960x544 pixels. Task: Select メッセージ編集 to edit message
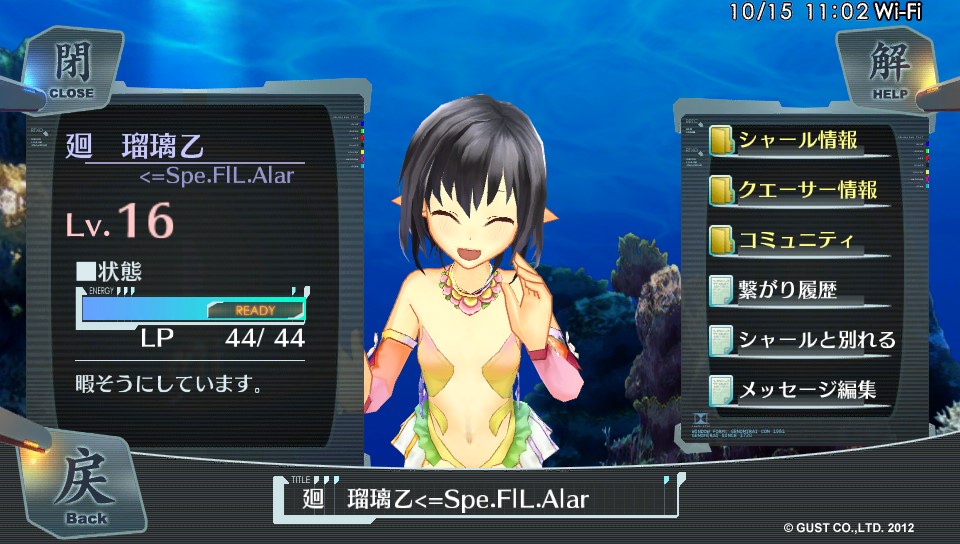806,389
